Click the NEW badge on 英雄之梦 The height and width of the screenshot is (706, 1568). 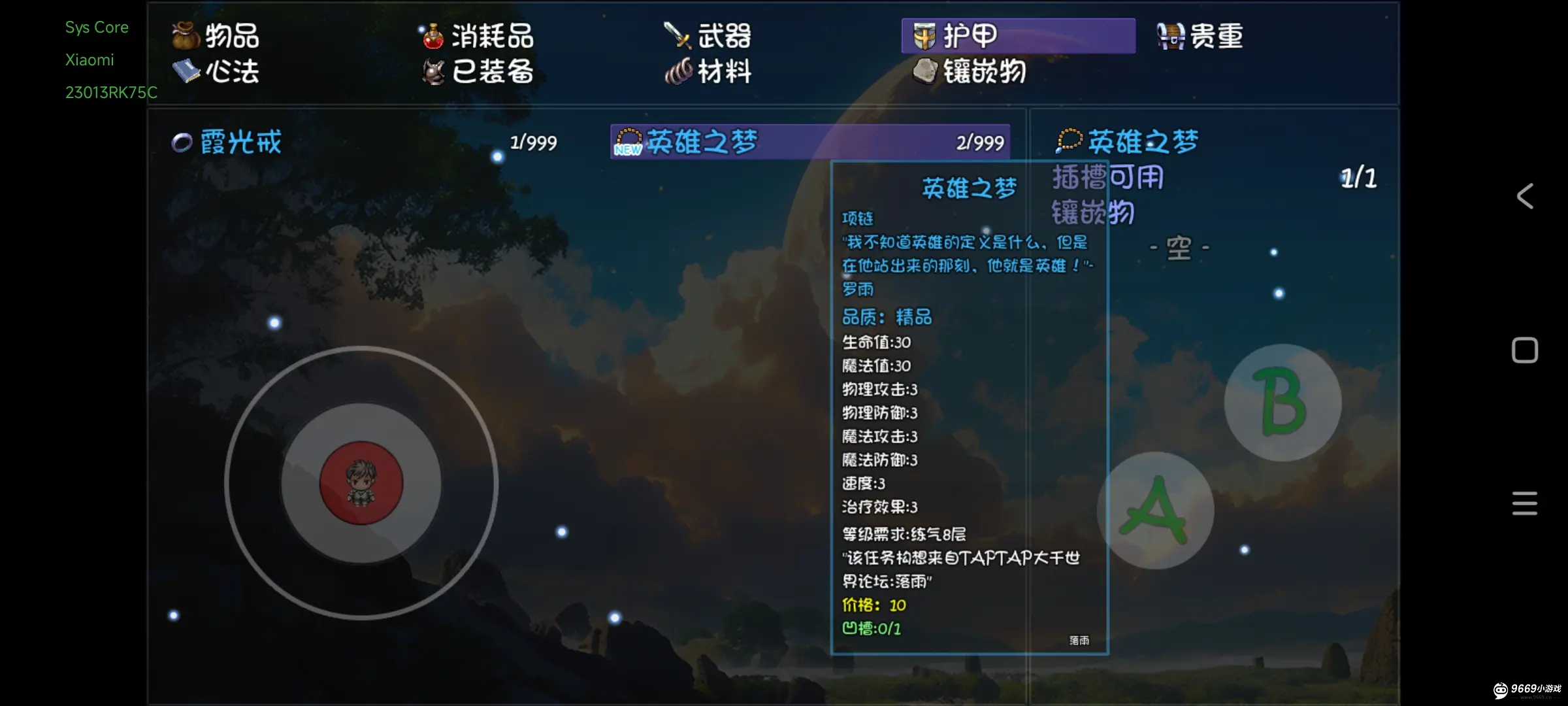(x=628, y=150)
